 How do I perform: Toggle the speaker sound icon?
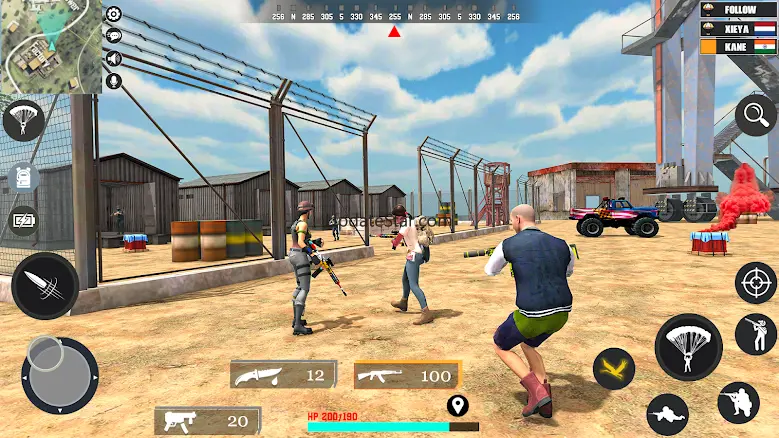pyautogui.click(x=114, y=58)
